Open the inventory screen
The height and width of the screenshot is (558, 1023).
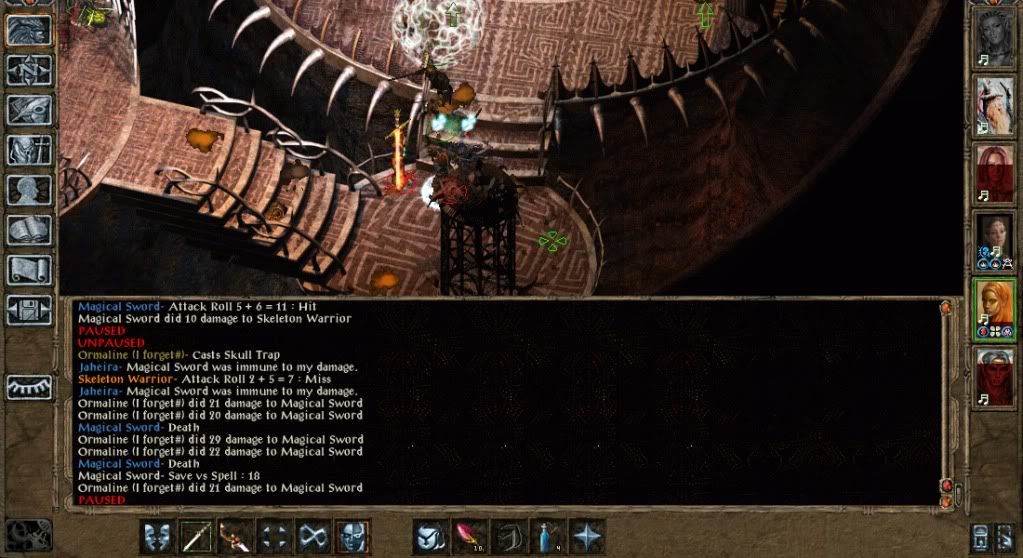point(29,150)
